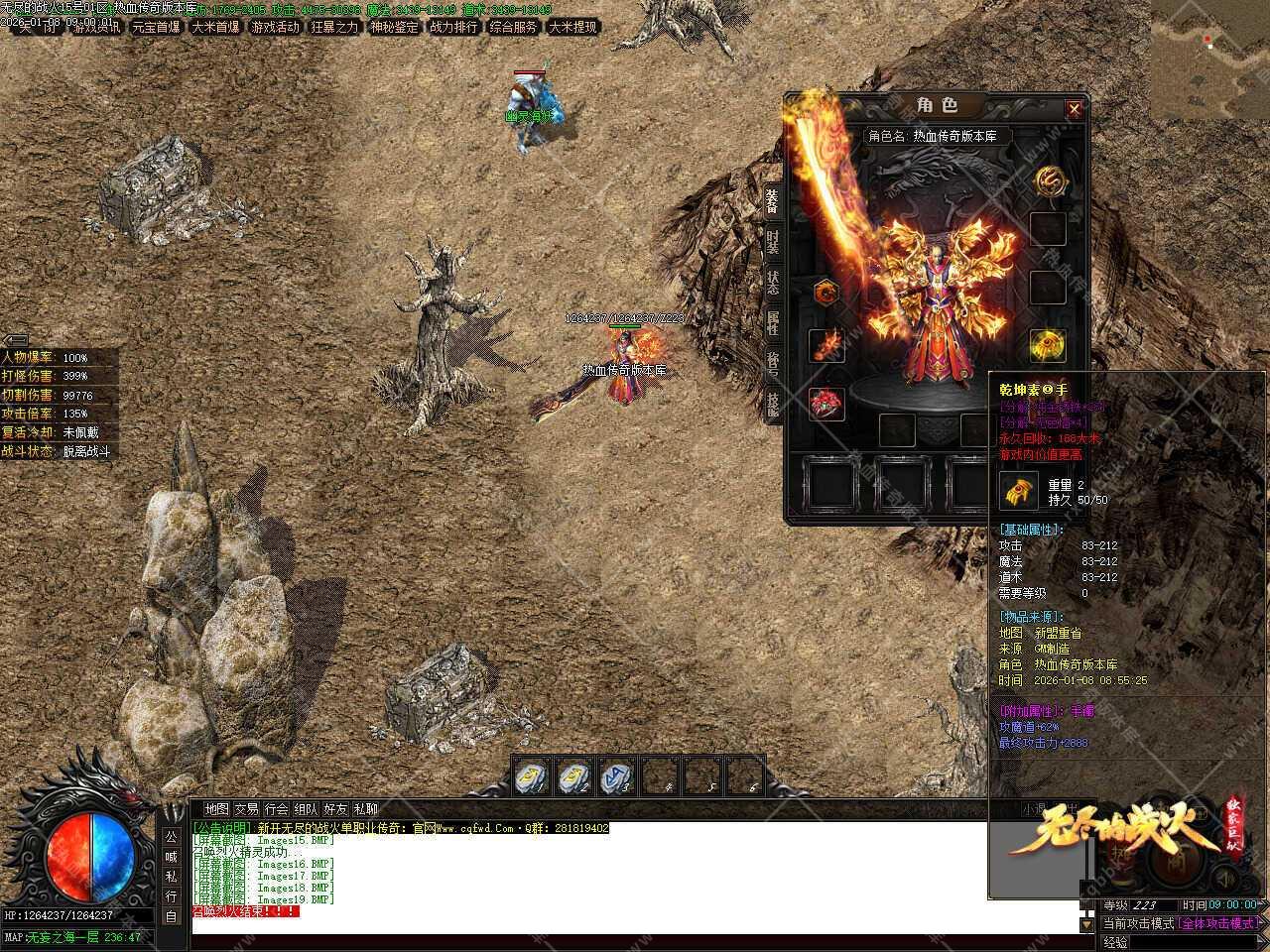Image resolution: width=1270 pixels, height=952 pixels.
Task: Switch to the 状态 status tab
Action: (x=772, y=281)
